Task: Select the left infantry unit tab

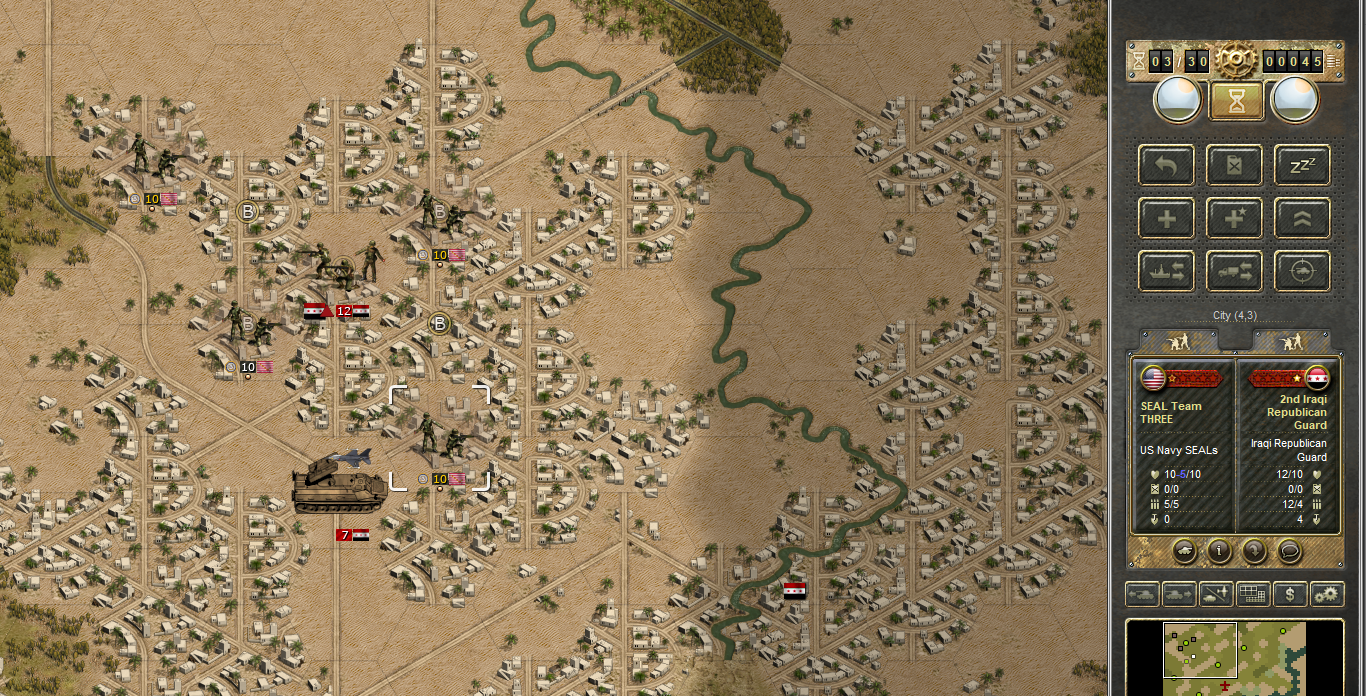Action: tap(1181, 341)
